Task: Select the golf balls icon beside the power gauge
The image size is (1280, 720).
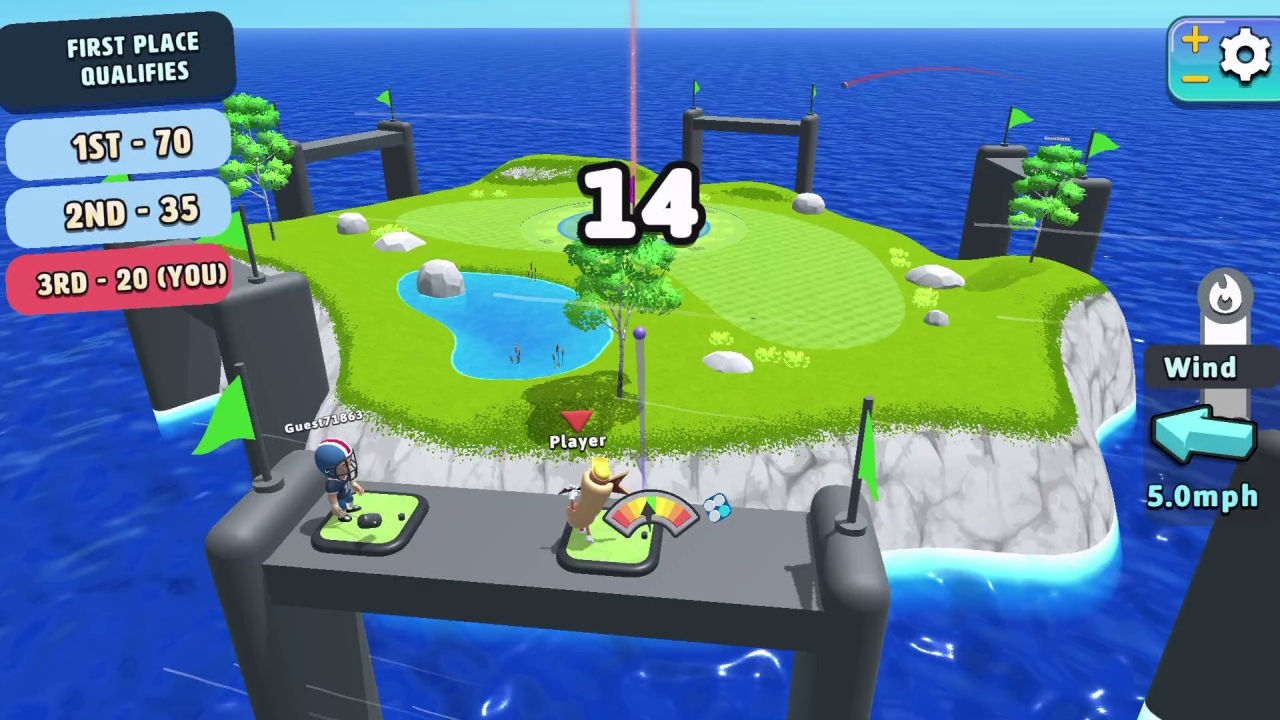Action: click(x=716, y=508)
